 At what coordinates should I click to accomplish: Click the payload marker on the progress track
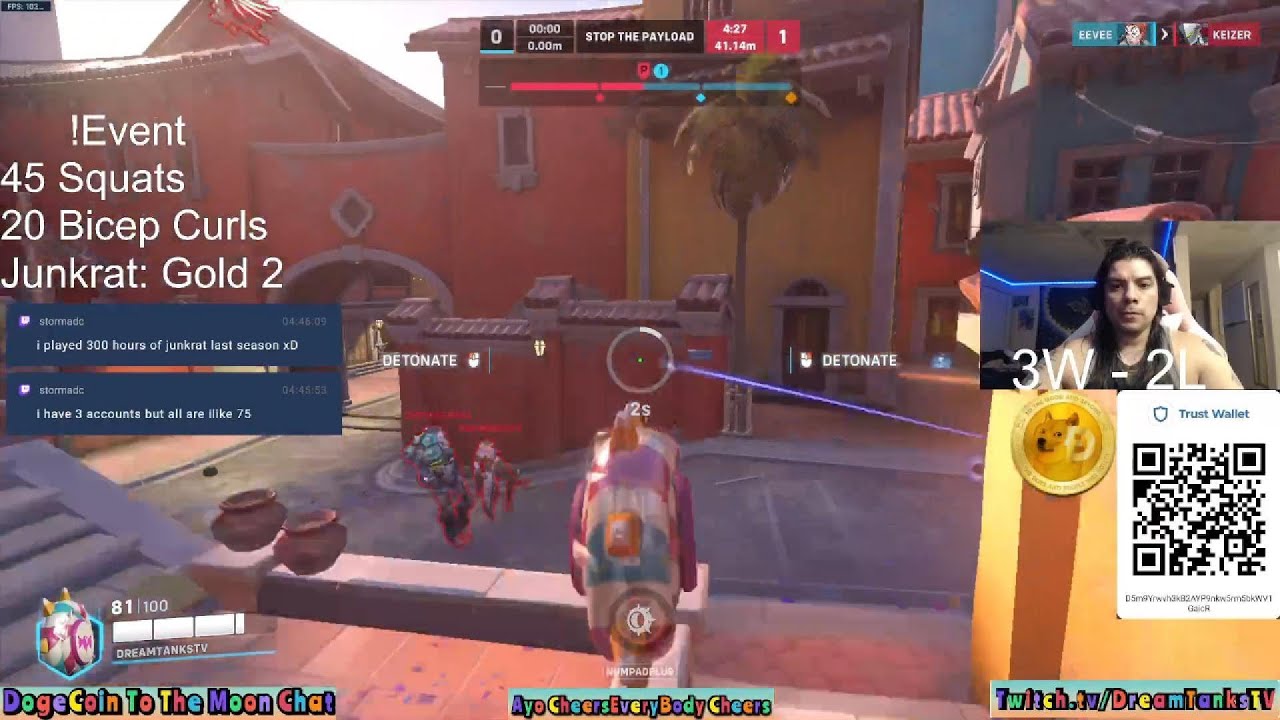point(643,71)
